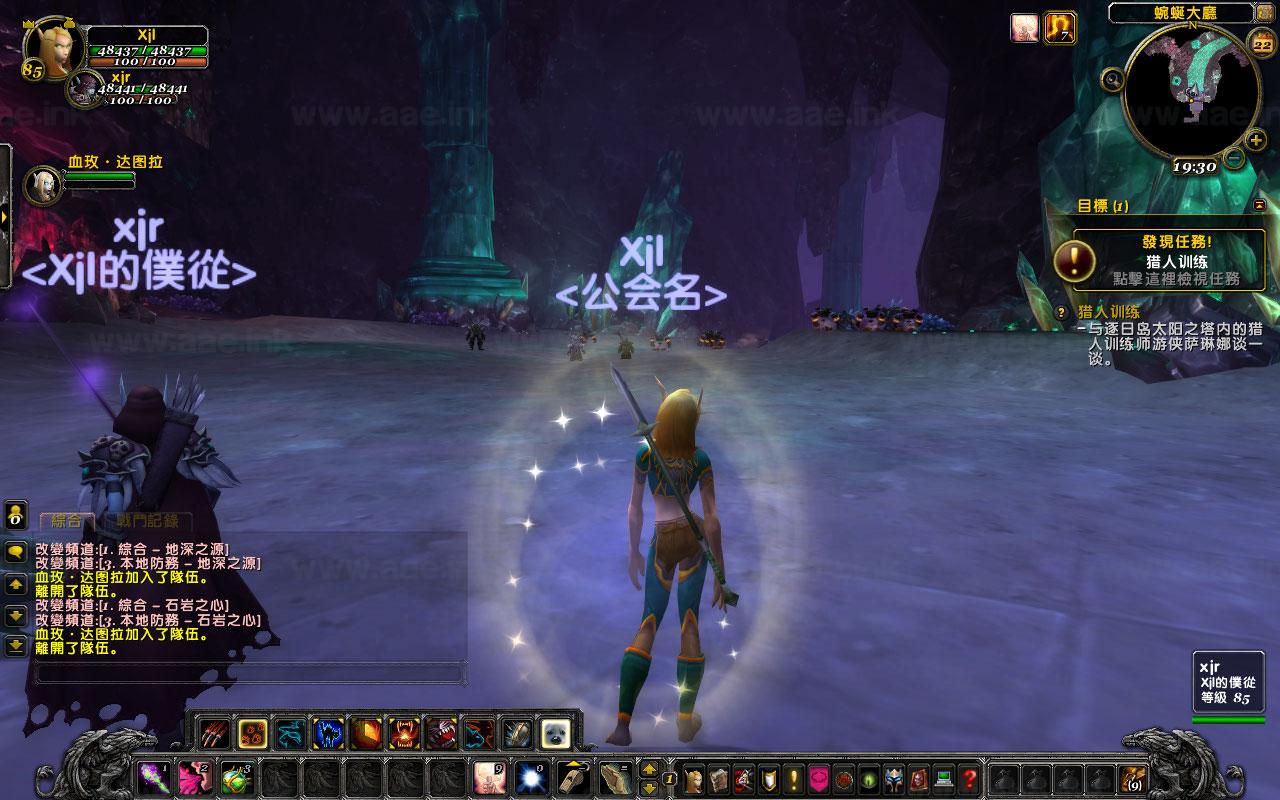Viewport: 1280px width, 800px height.
Task: Open the chat menu speech bubble button
Action: tap(16, 551)
